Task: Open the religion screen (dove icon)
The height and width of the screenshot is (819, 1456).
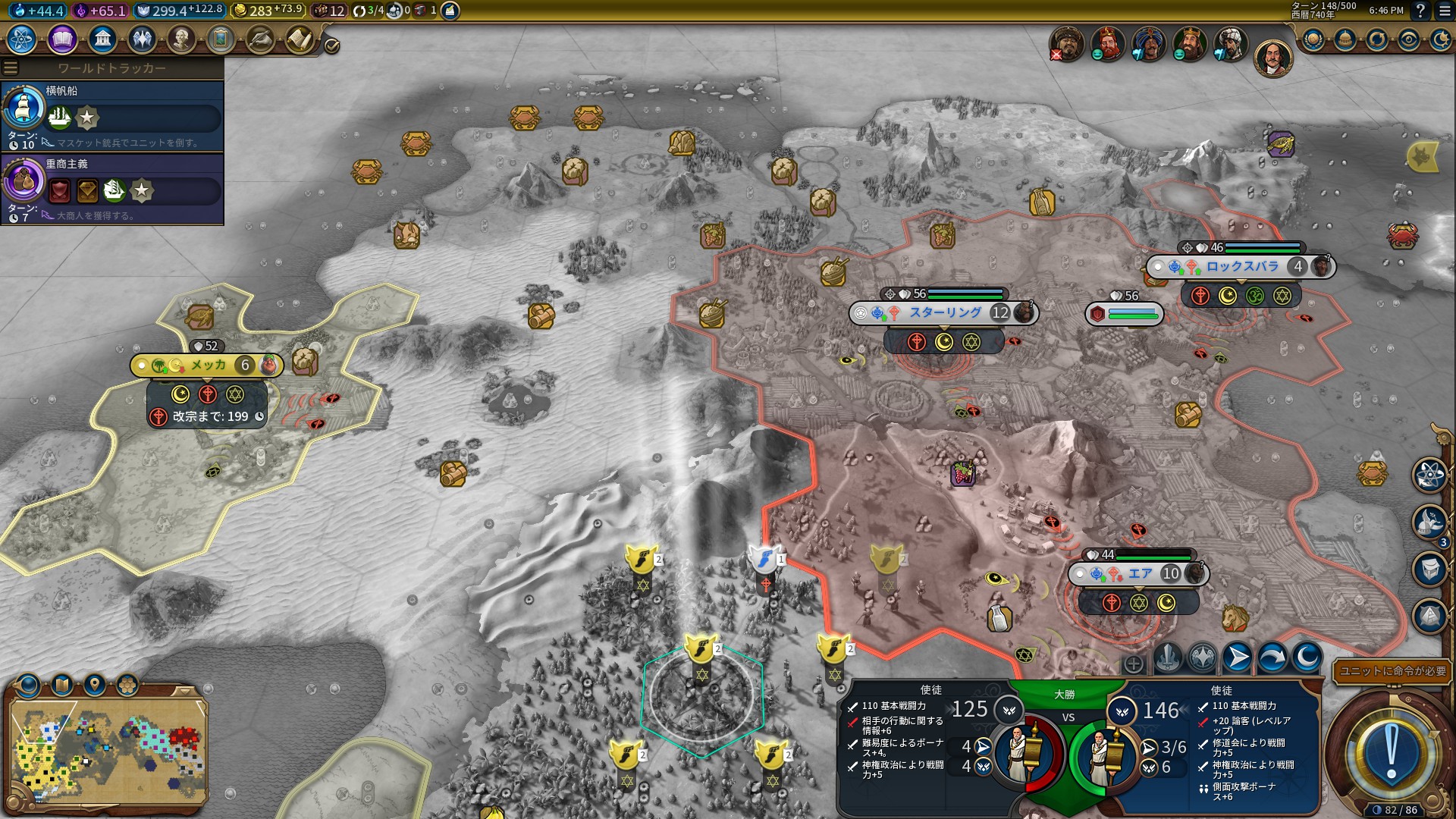Action: 143,39
